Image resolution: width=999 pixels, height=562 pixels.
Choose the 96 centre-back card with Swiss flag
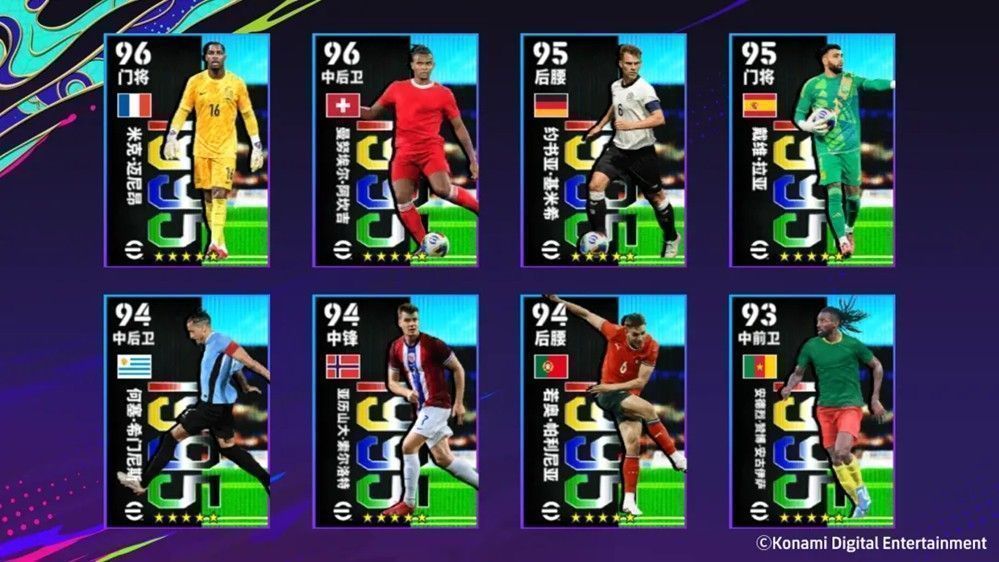395,150
